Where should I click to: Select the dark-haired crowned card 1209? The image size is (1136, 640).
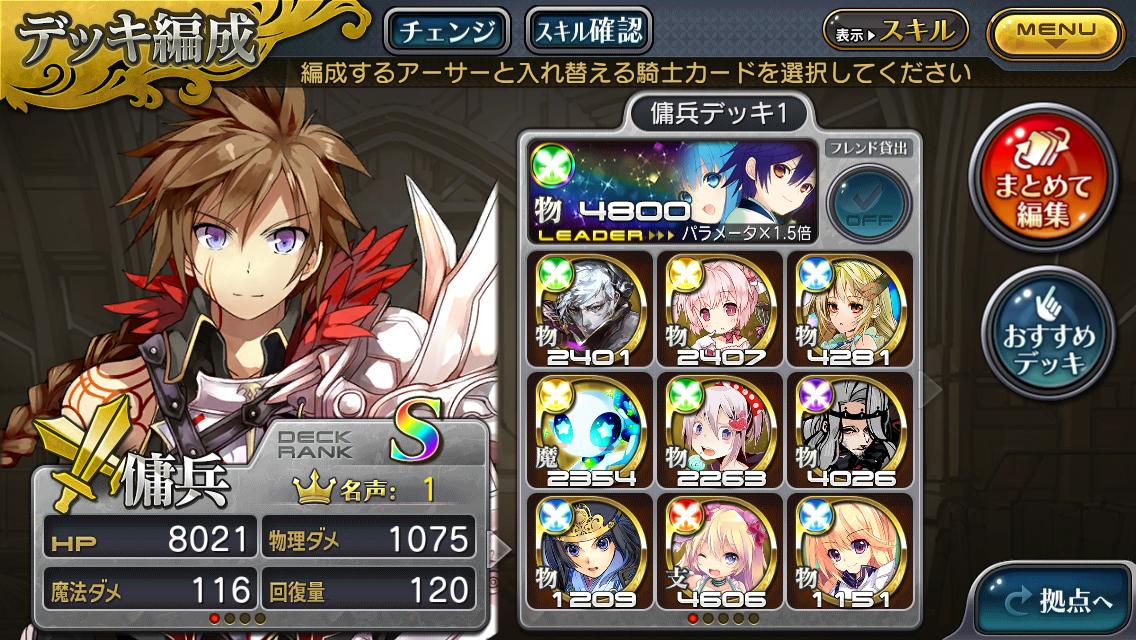pos(591,549)
